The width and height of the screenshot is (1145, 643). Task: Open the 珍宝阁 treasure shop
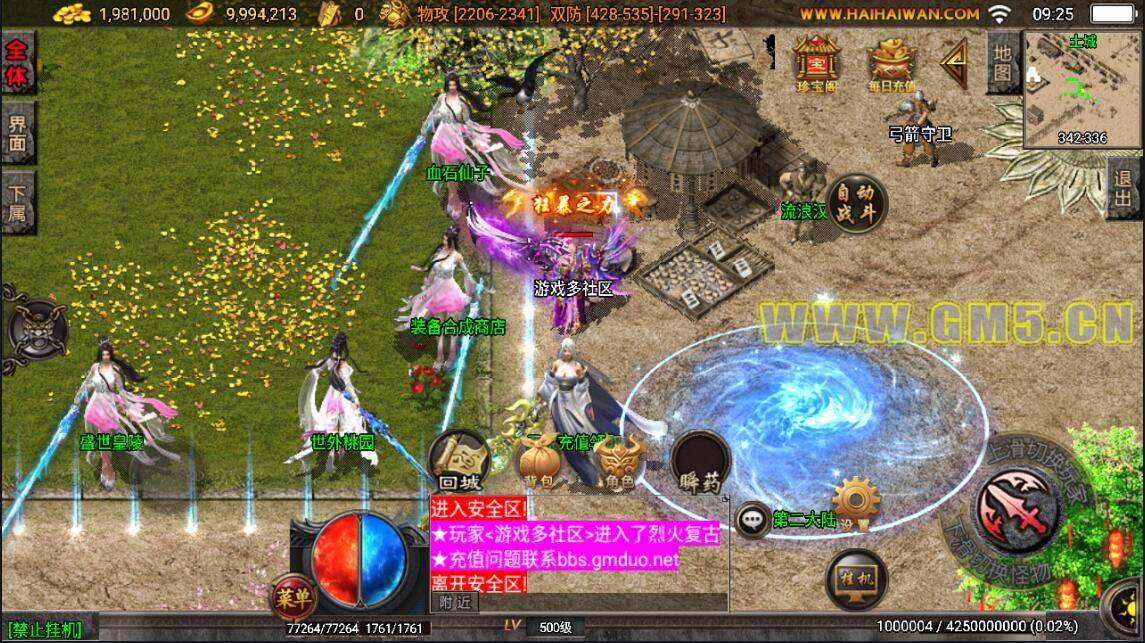tap(816, 61)
